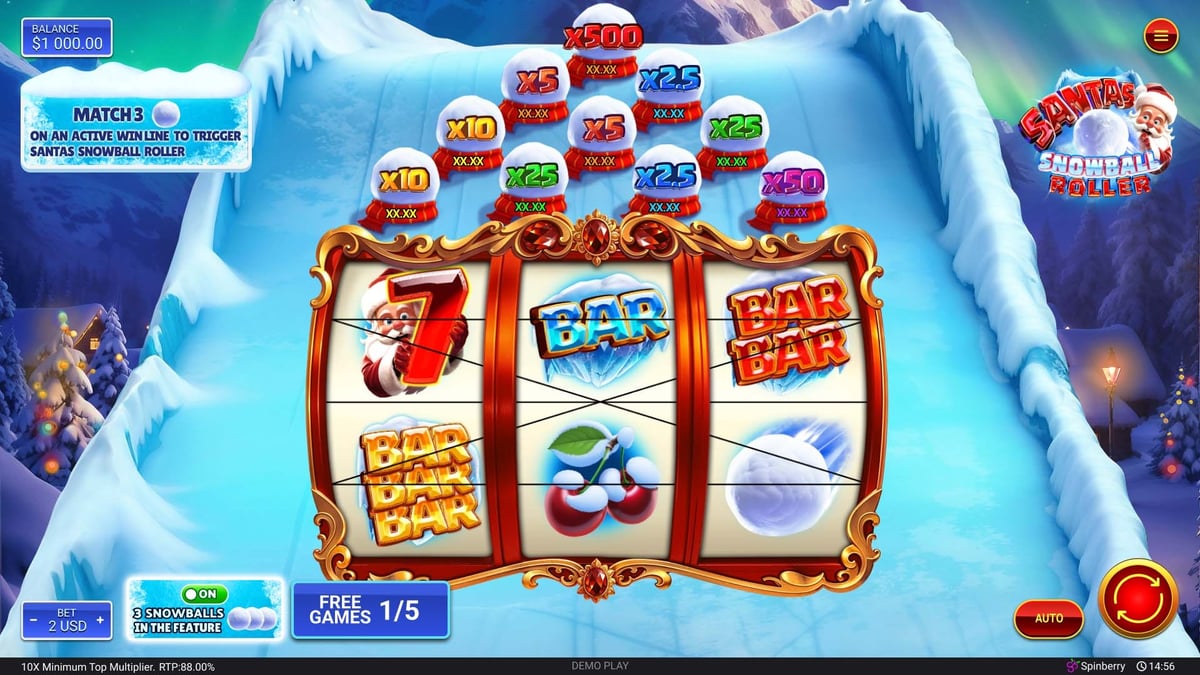This screenshot has width=1200, height=675.
Task: Decrease the bet with the minus button
Action: click(x=33, y=623)
